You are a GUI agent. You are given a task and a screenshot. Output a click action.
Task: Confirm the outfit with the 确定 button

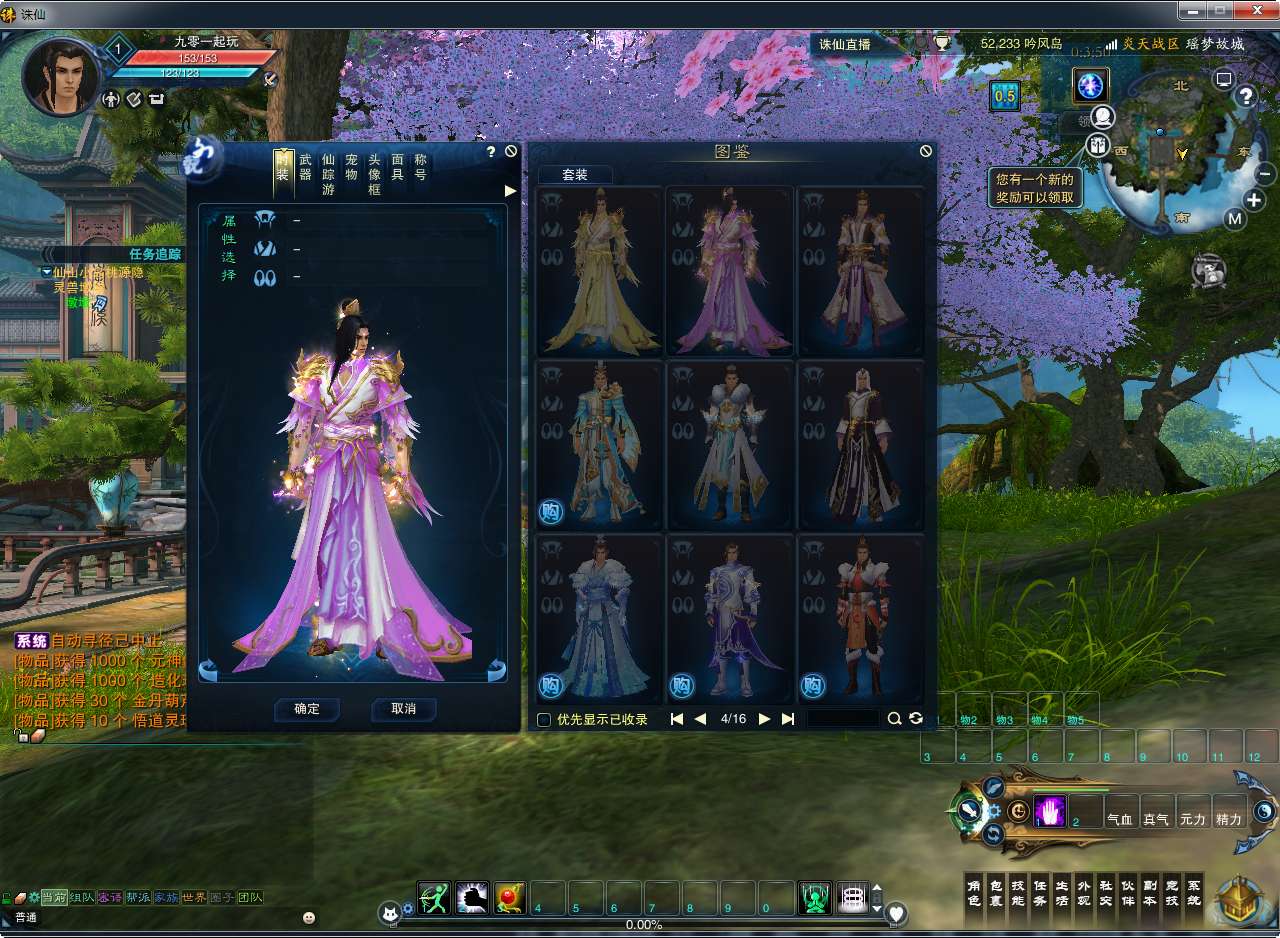pos(307,709)
